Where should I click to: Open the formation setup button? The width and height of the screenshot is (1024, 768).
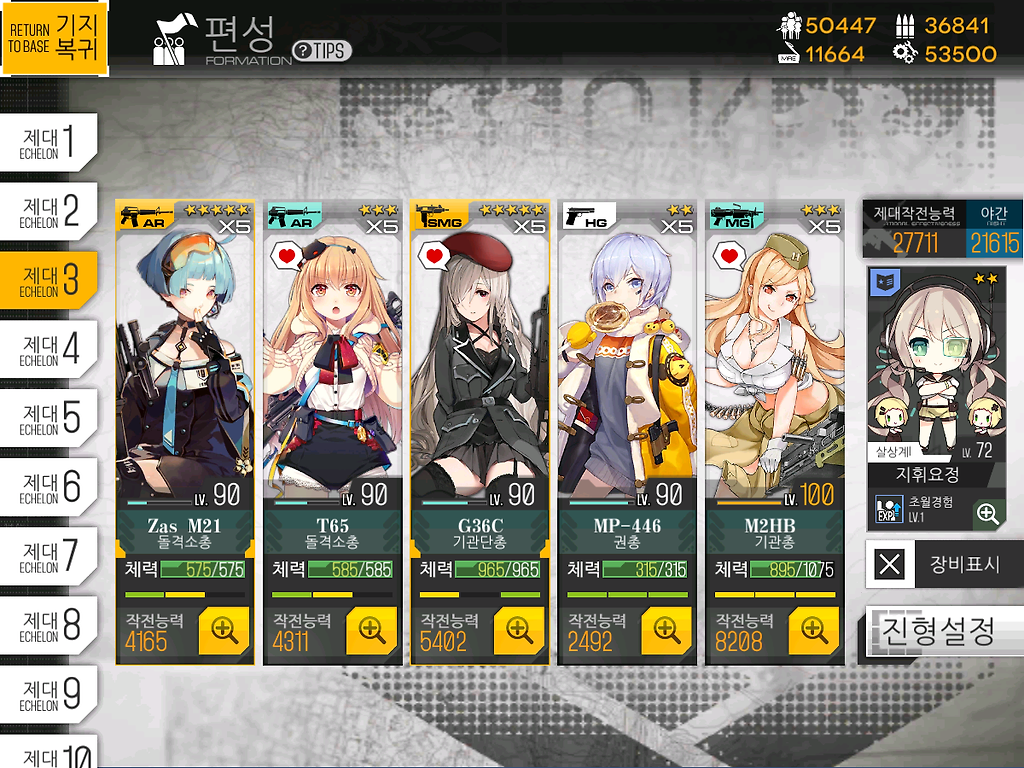tap(944, 632)
